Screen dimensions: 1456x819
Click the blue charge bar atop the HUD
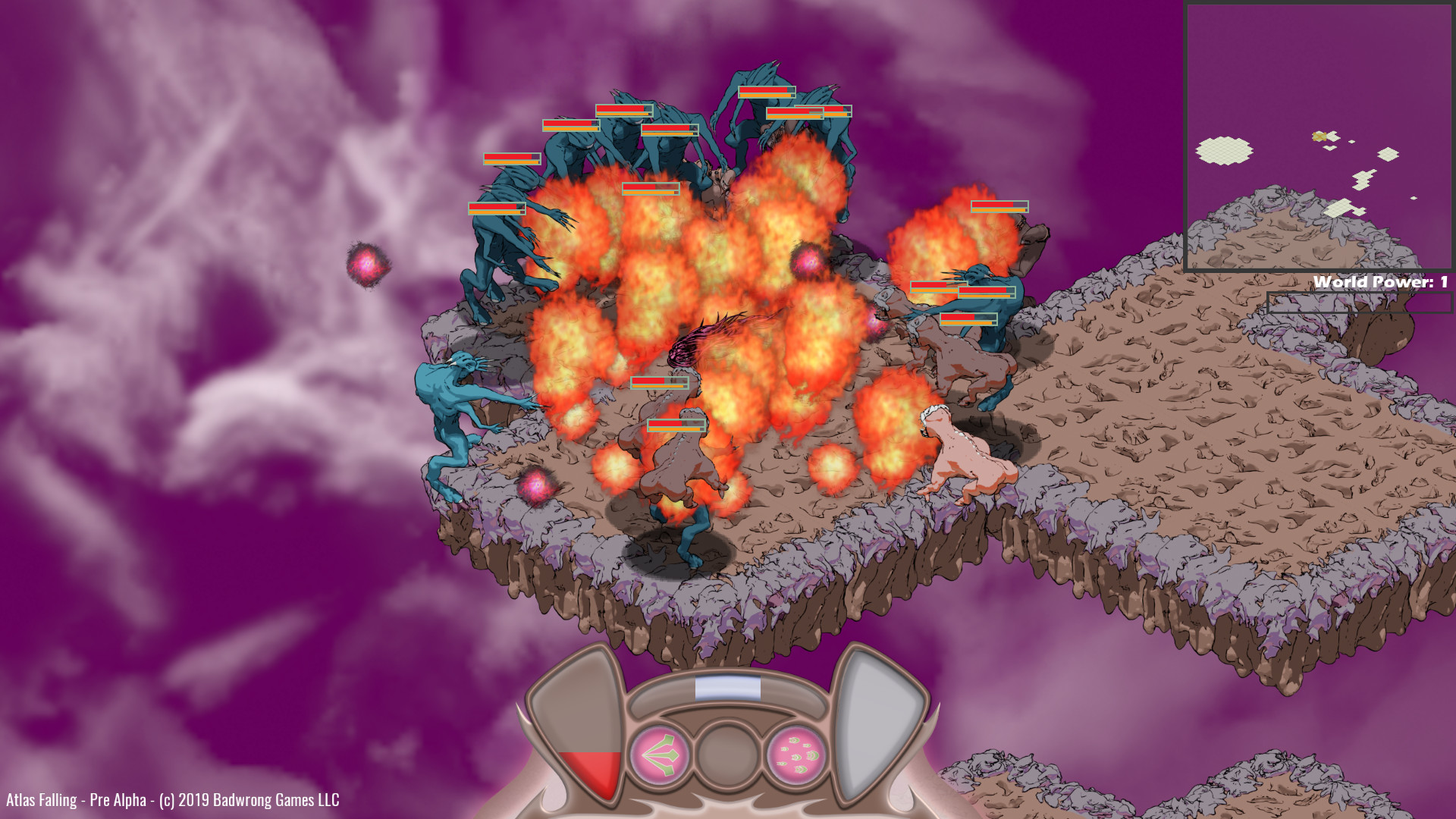click(729, 686)
